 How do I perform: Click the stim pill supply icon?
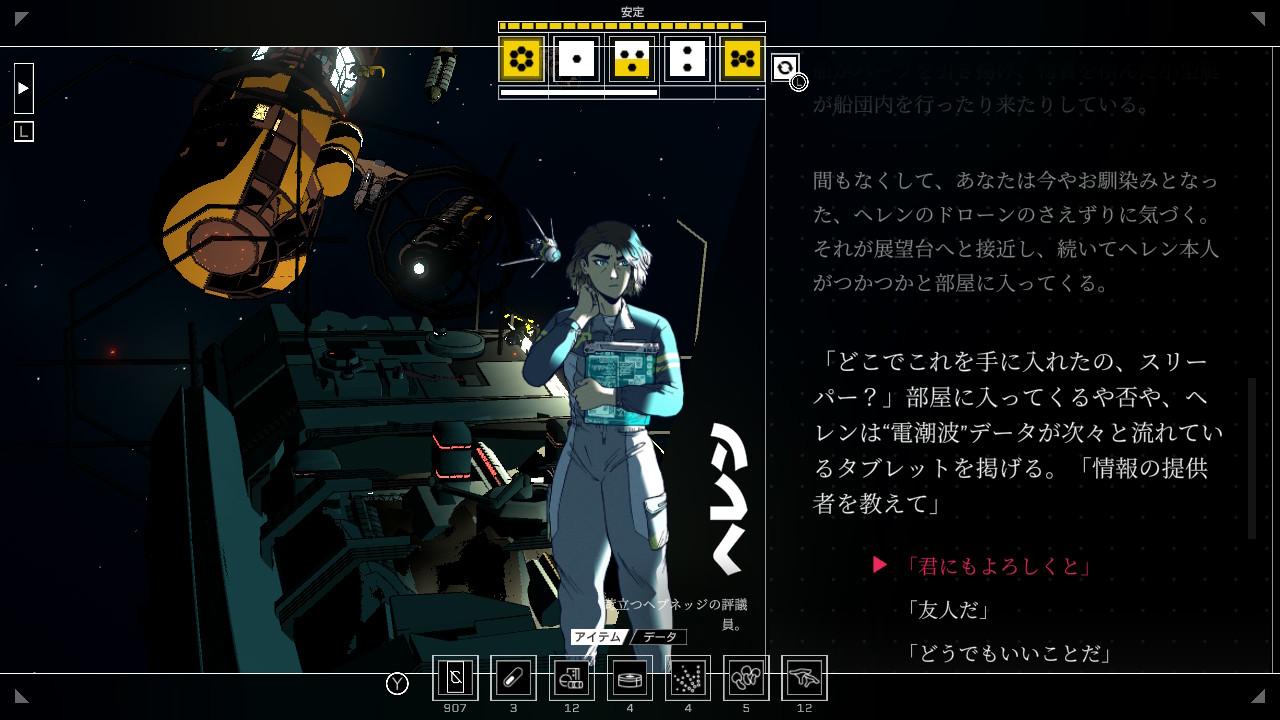513,677
